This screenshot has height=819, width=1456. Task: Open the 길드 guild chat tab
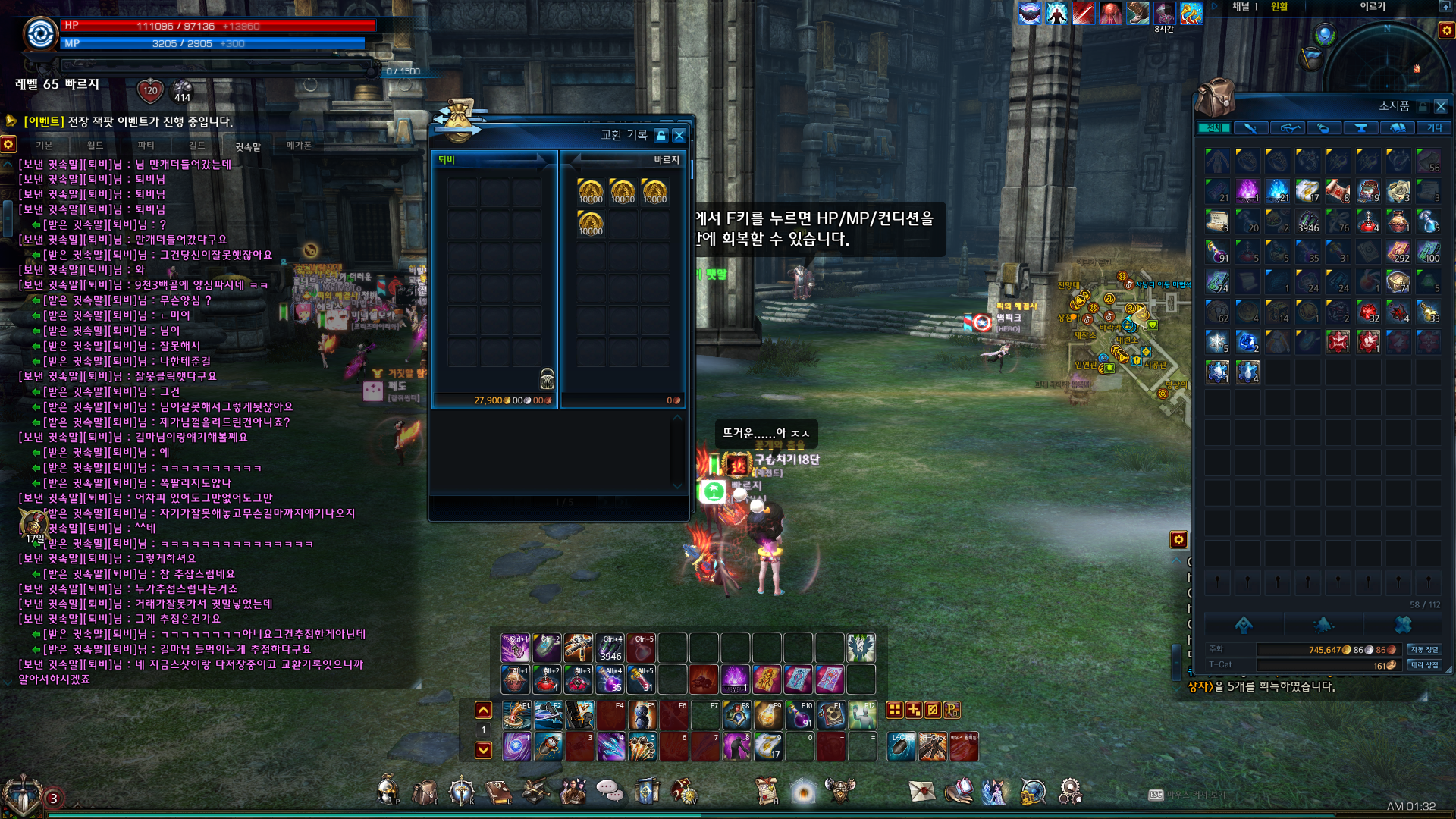click(196, 146)
